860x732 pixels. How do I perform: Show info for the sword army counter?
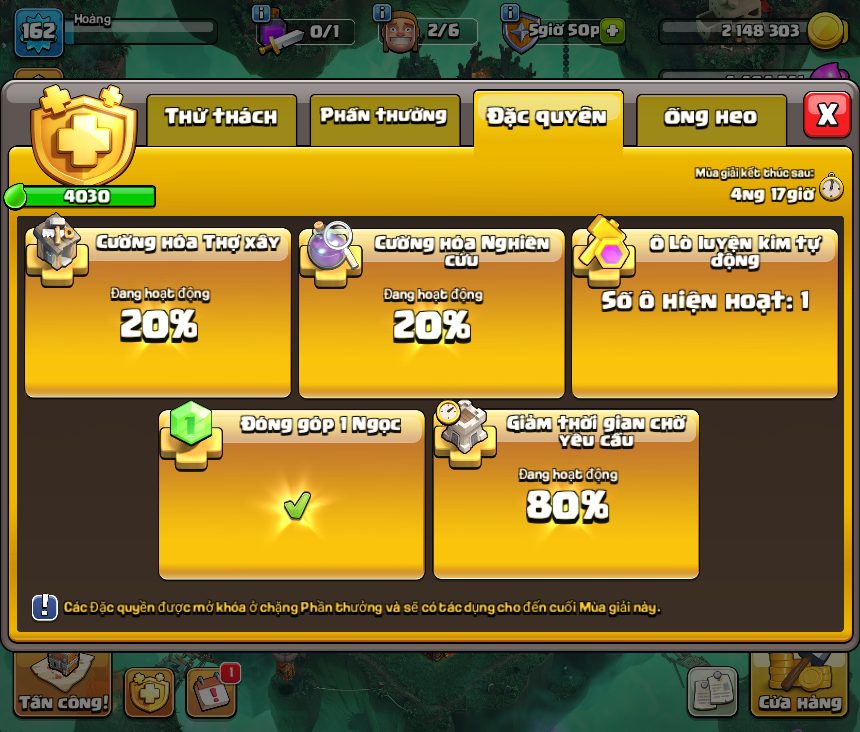click(261, 14)
